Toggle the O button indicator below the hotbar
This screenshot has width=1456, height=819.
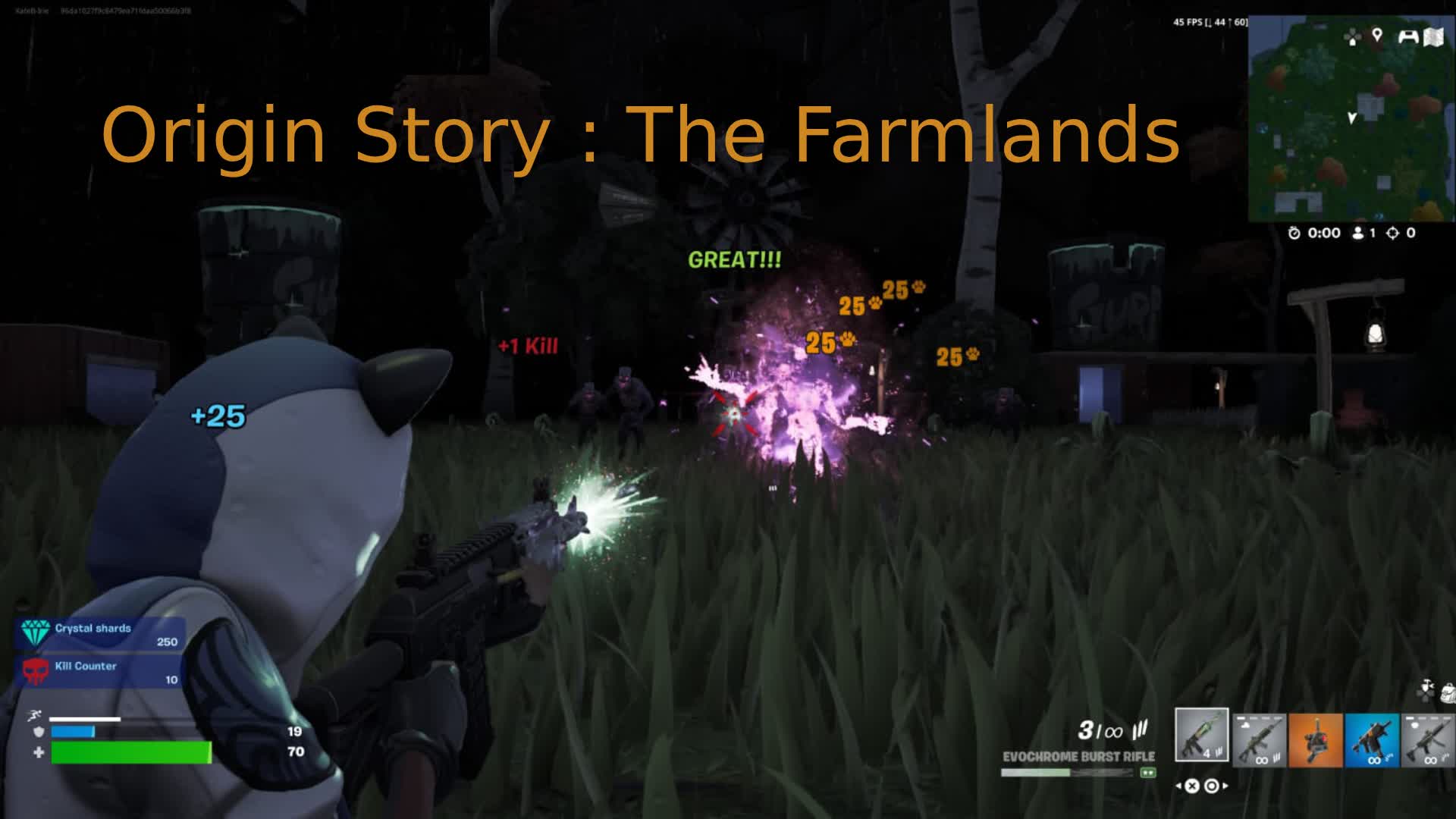[x=1211, y=787]
